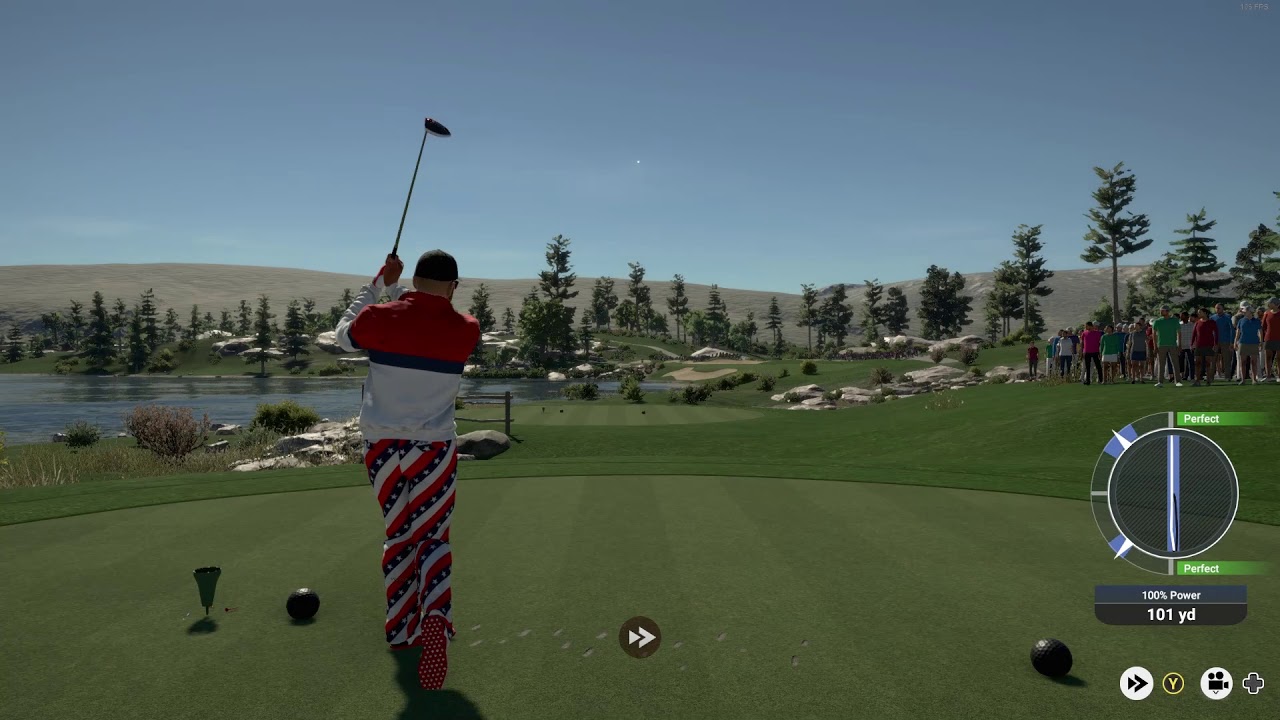
Task: Open the replay camera options icon
Action: tap(1216, 683)
